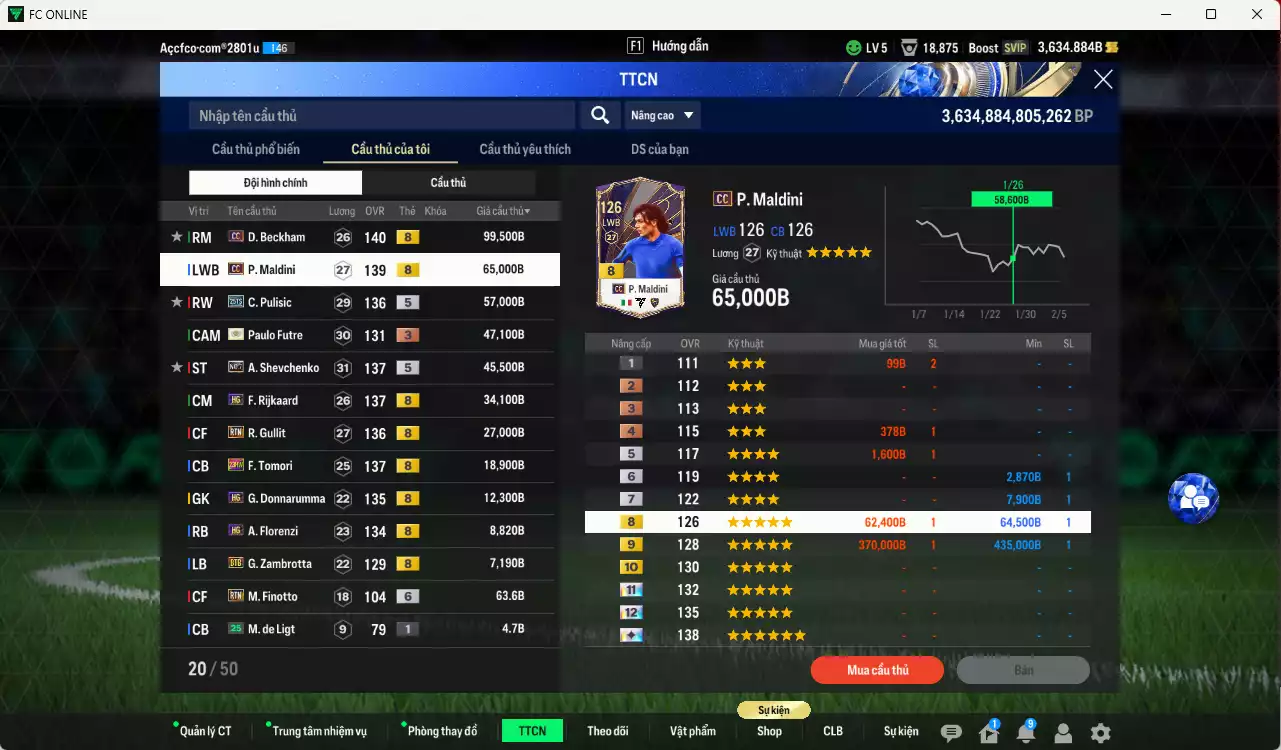The width and height of the screenshot is (1281, 750).
Task: Click the magnifier search icon
Action: pyautogui.click(x=599, y=115)
